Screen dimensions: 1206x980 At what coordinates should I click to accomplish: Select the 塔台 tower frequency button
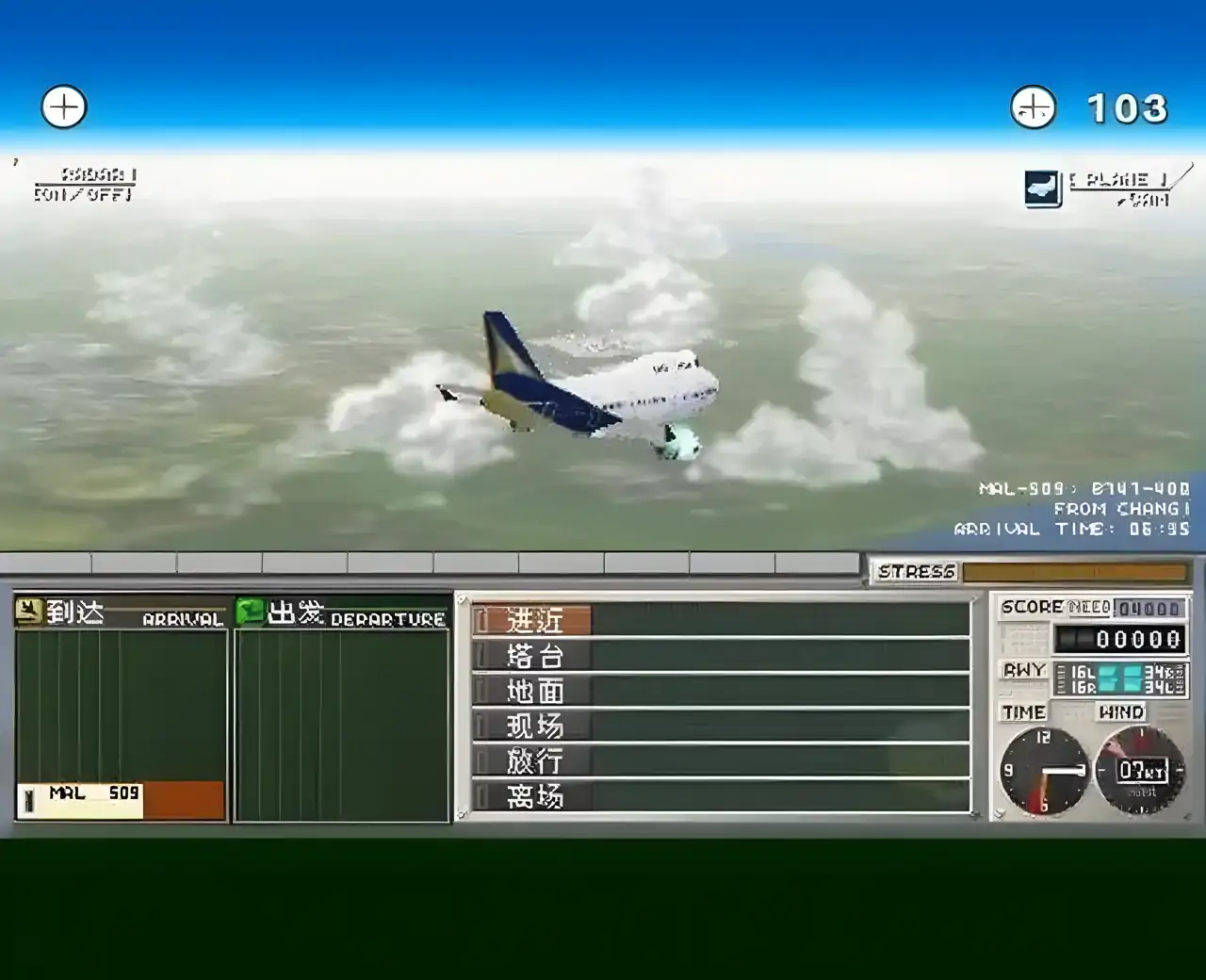pyautogui.click(x=533, y=656)
